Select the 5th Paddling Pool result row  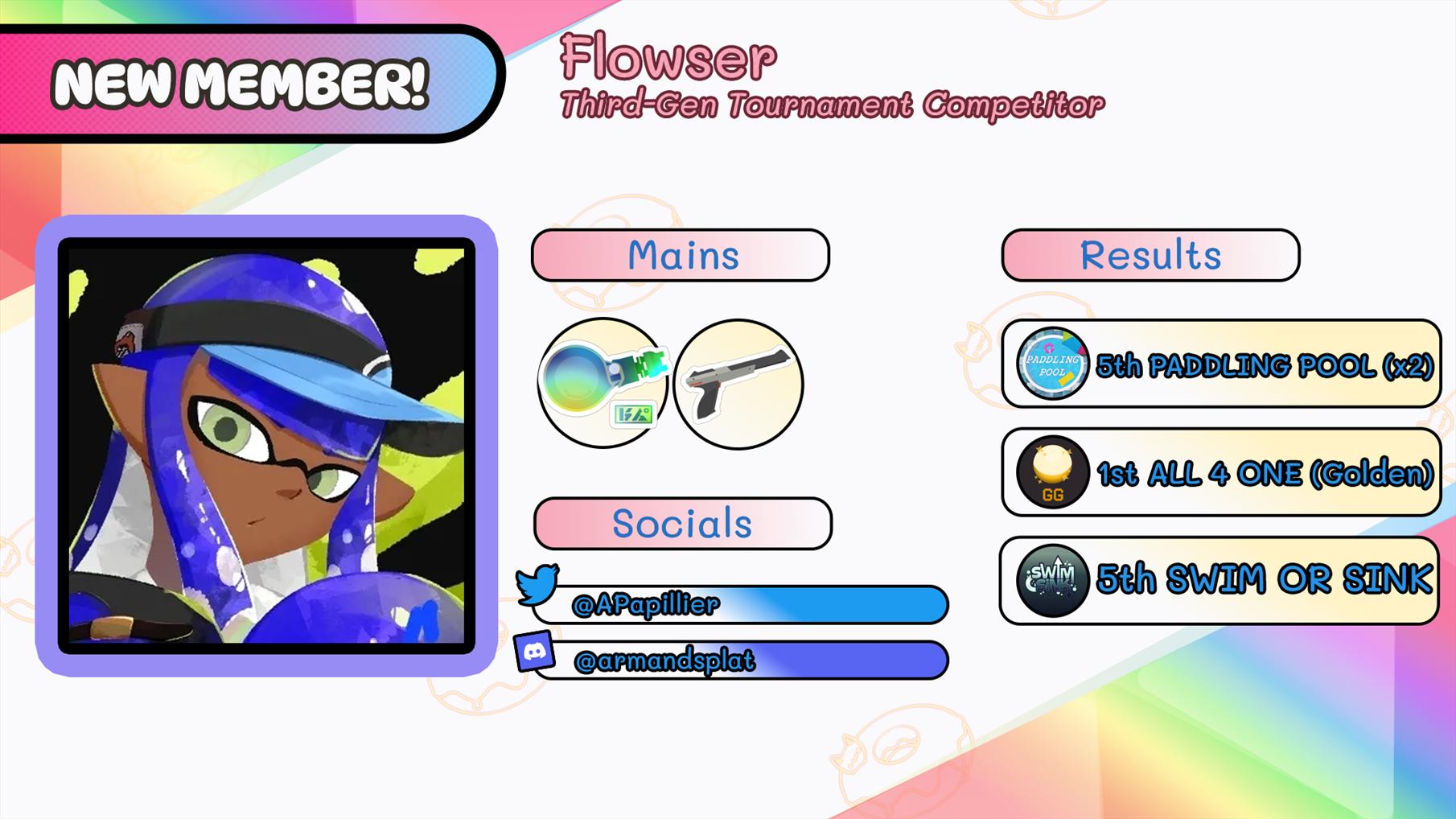[x=1220, y=364]
